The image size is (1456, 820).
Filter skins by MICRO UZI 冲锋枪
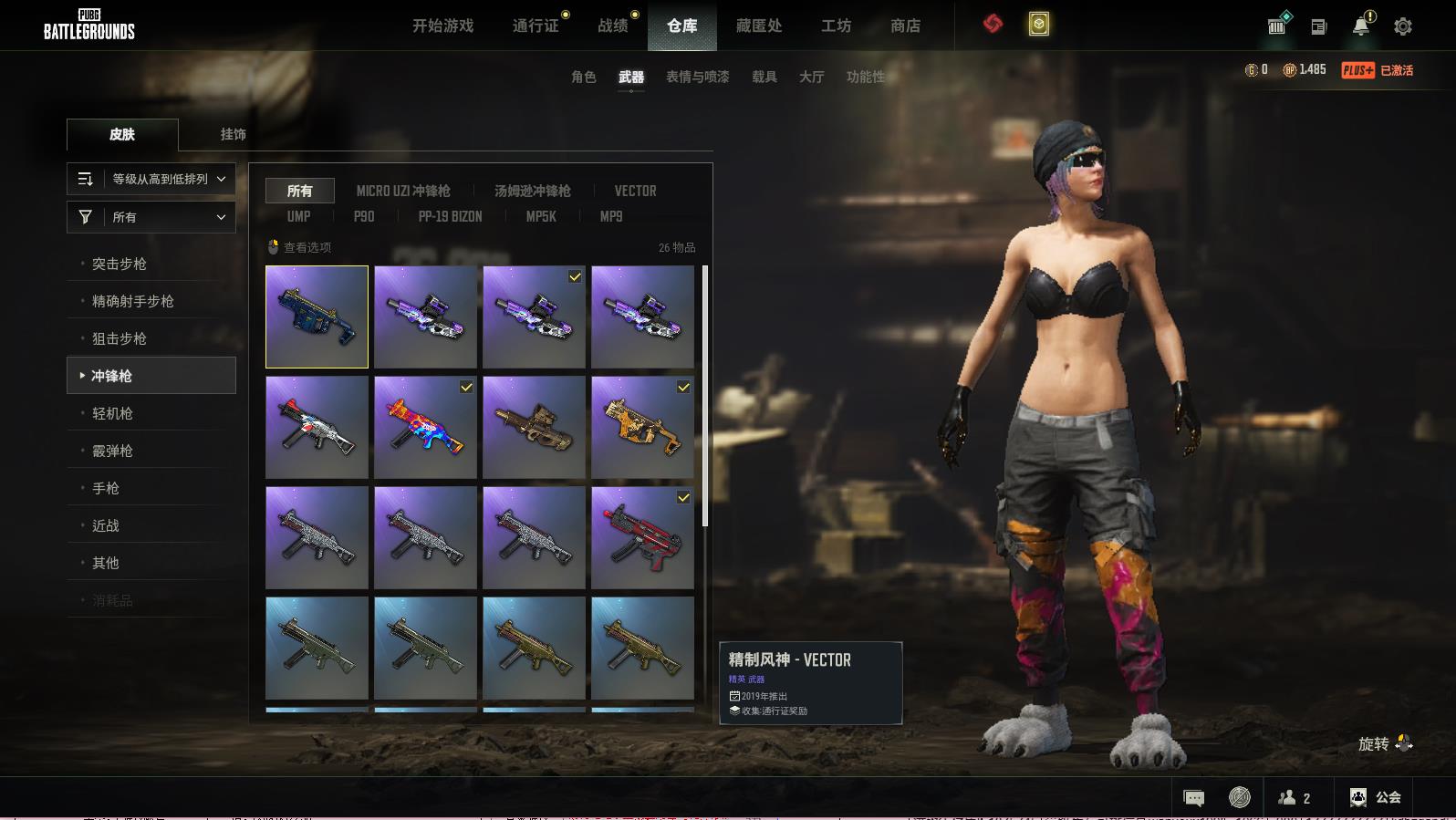(x=403, y=191)
